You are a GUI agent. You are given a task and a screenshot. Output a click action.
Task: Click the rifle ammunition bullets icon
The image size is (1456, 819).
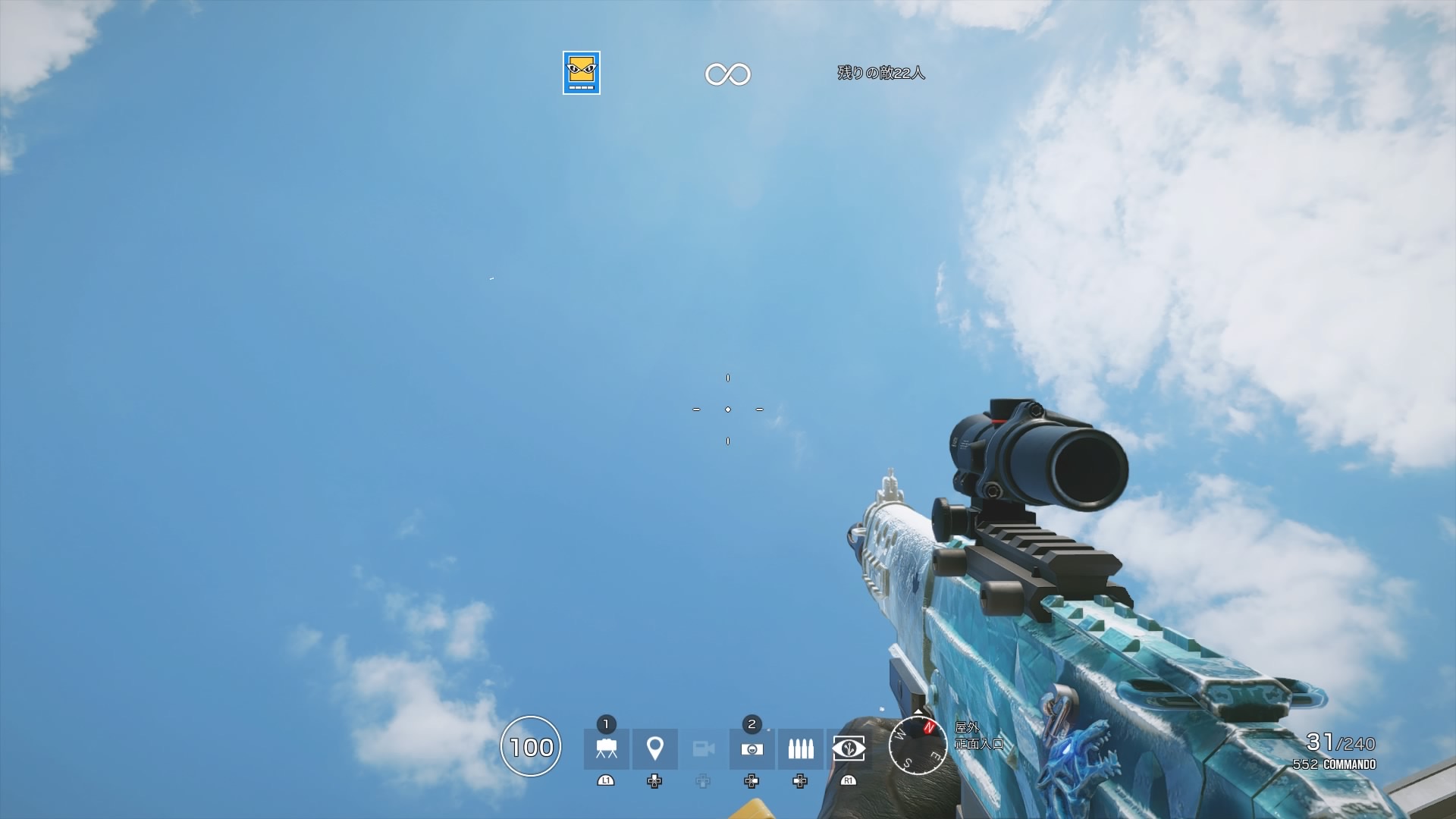pyautogui.click(x=801, y=749)
